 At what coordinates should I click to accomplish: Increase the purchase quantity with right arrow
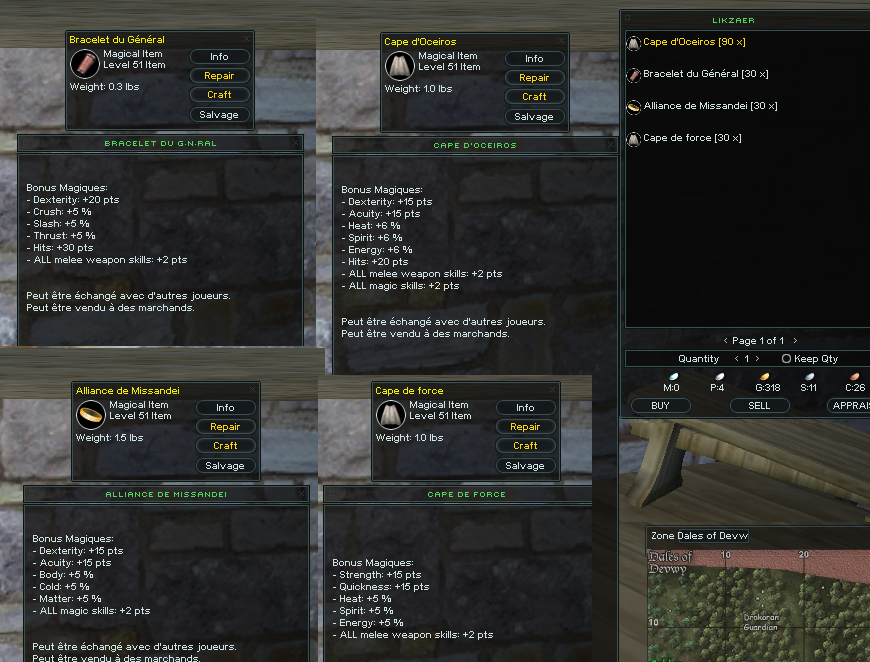(758, 359)
